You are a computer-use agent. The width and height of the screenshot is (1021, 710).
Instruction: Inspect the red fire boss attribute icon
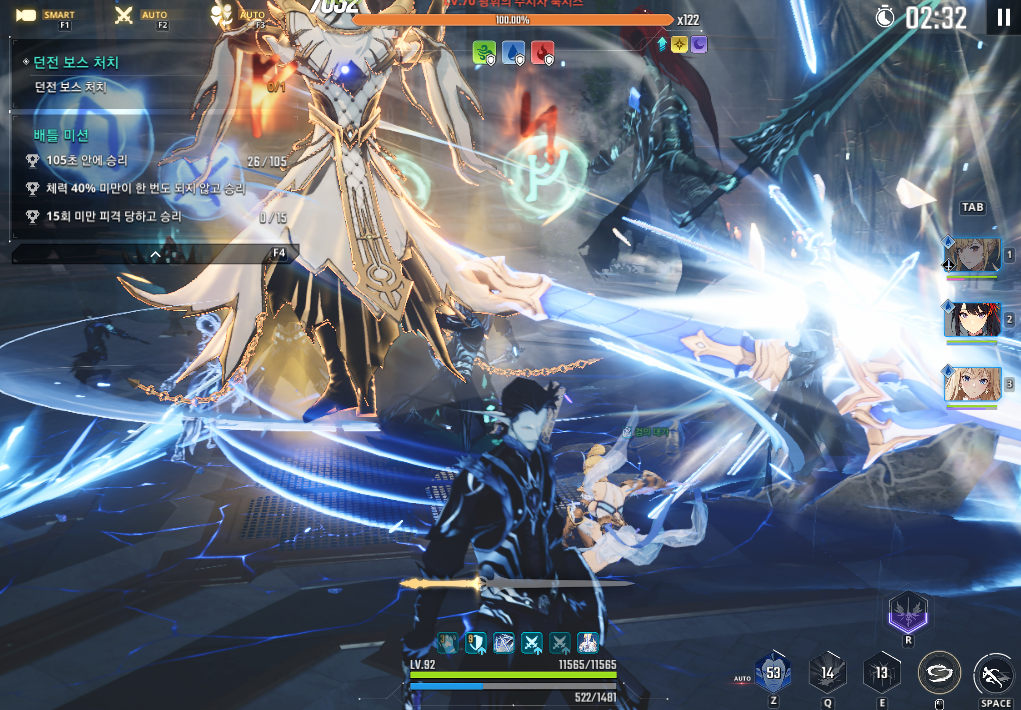[x=543, y=54]
